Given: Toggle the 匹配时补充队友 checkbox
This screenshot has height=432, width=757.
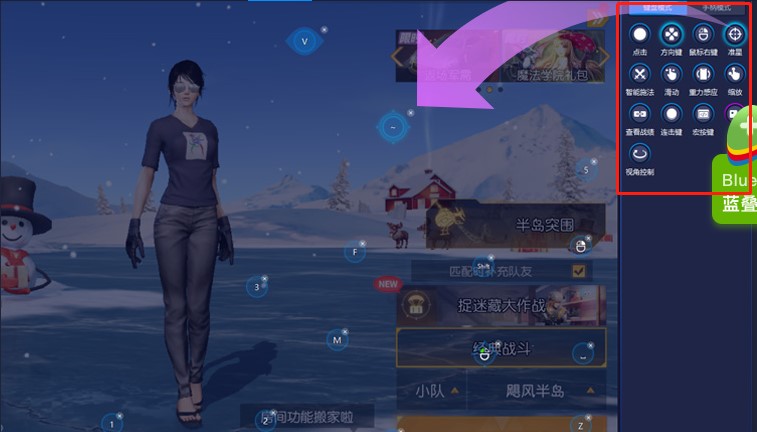Looking at the screenshot, I should (x=578, y=270).
